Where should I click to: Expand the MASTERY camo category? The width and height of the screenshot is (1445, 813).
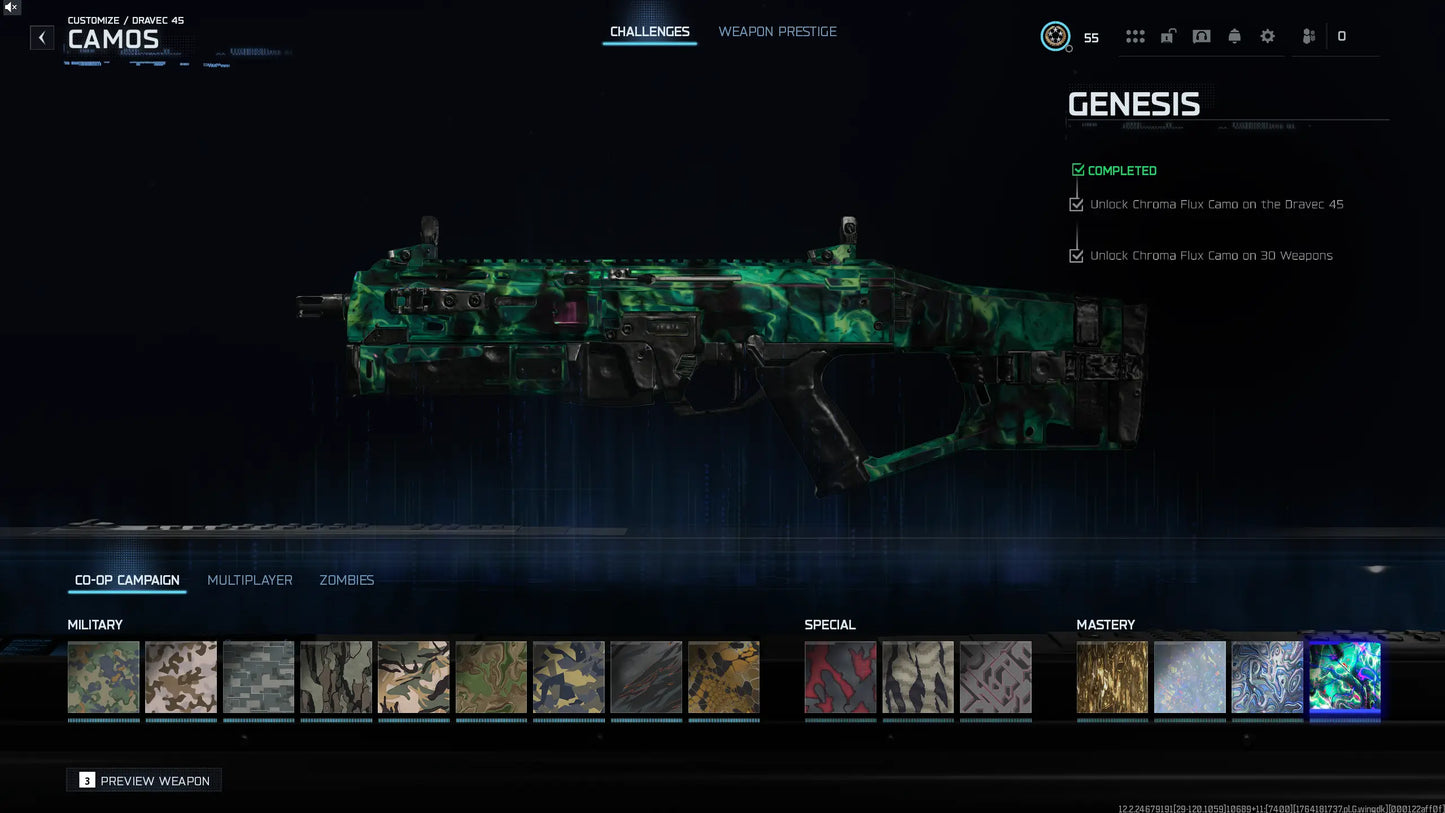tap(1105, 624)
